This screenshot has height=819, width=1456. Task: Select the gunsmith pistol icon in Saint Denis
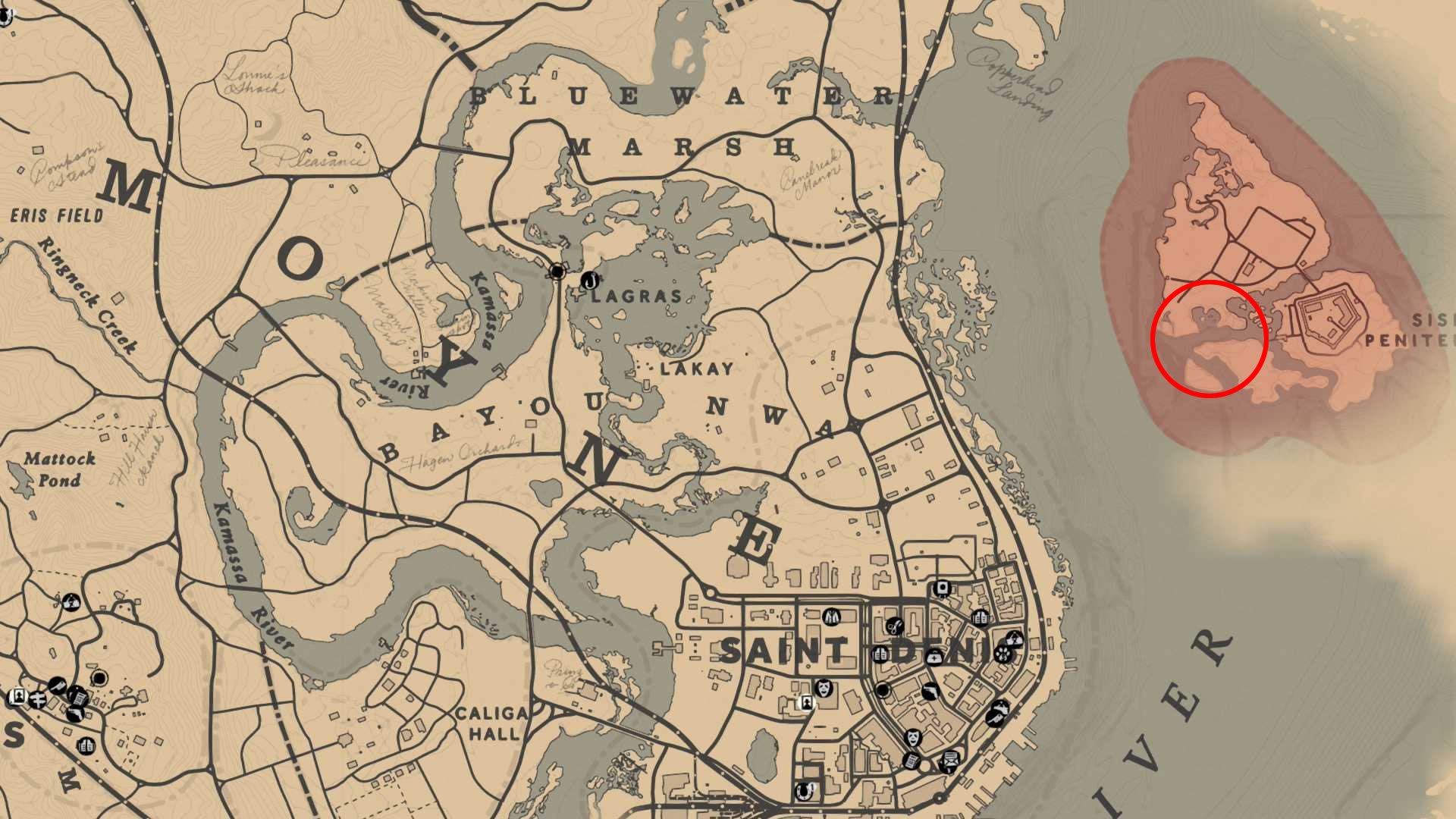coord(930,690)
